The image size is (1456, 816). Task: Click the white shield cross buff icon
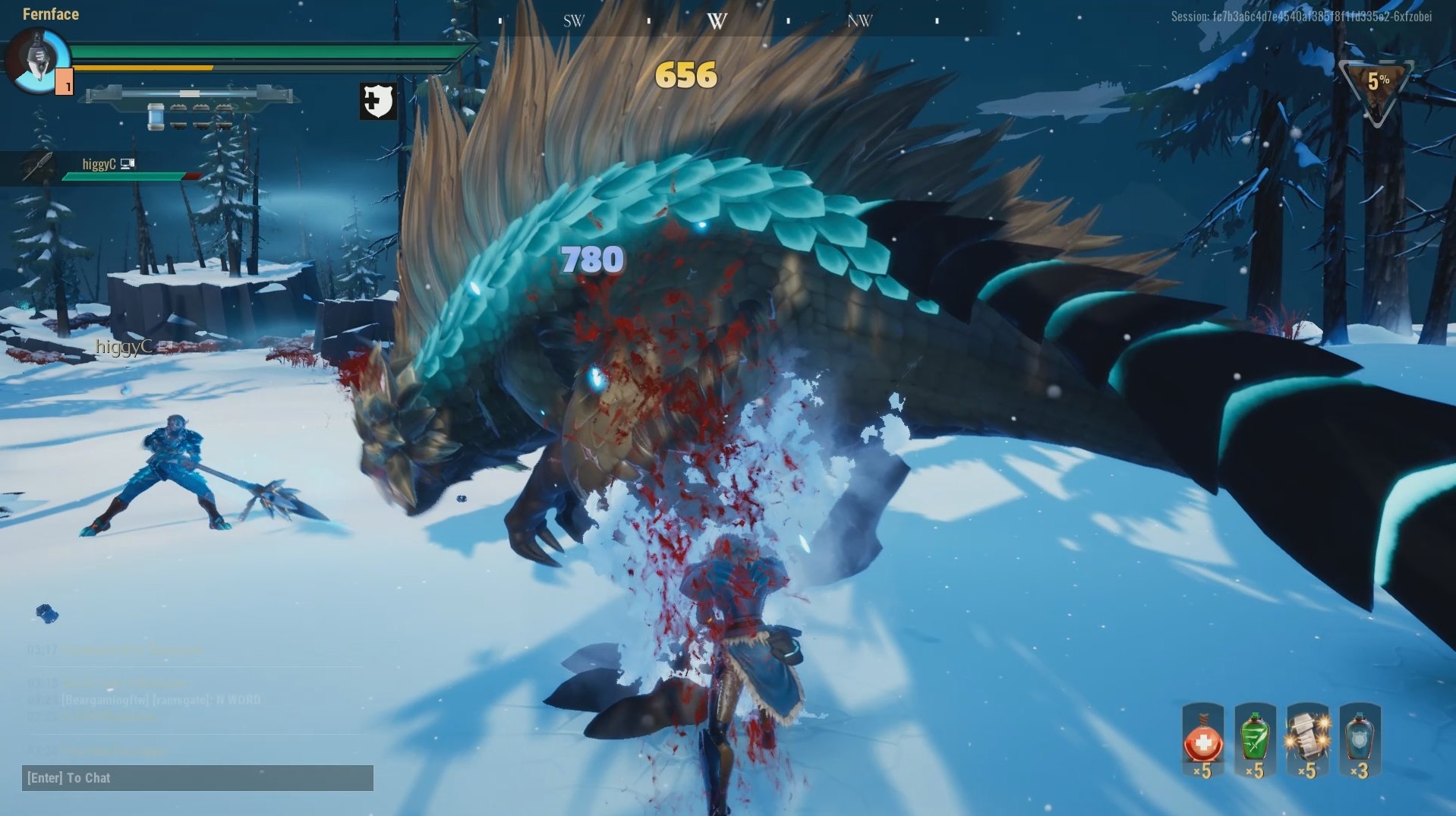pyautogui.click(x=378, y=101)
